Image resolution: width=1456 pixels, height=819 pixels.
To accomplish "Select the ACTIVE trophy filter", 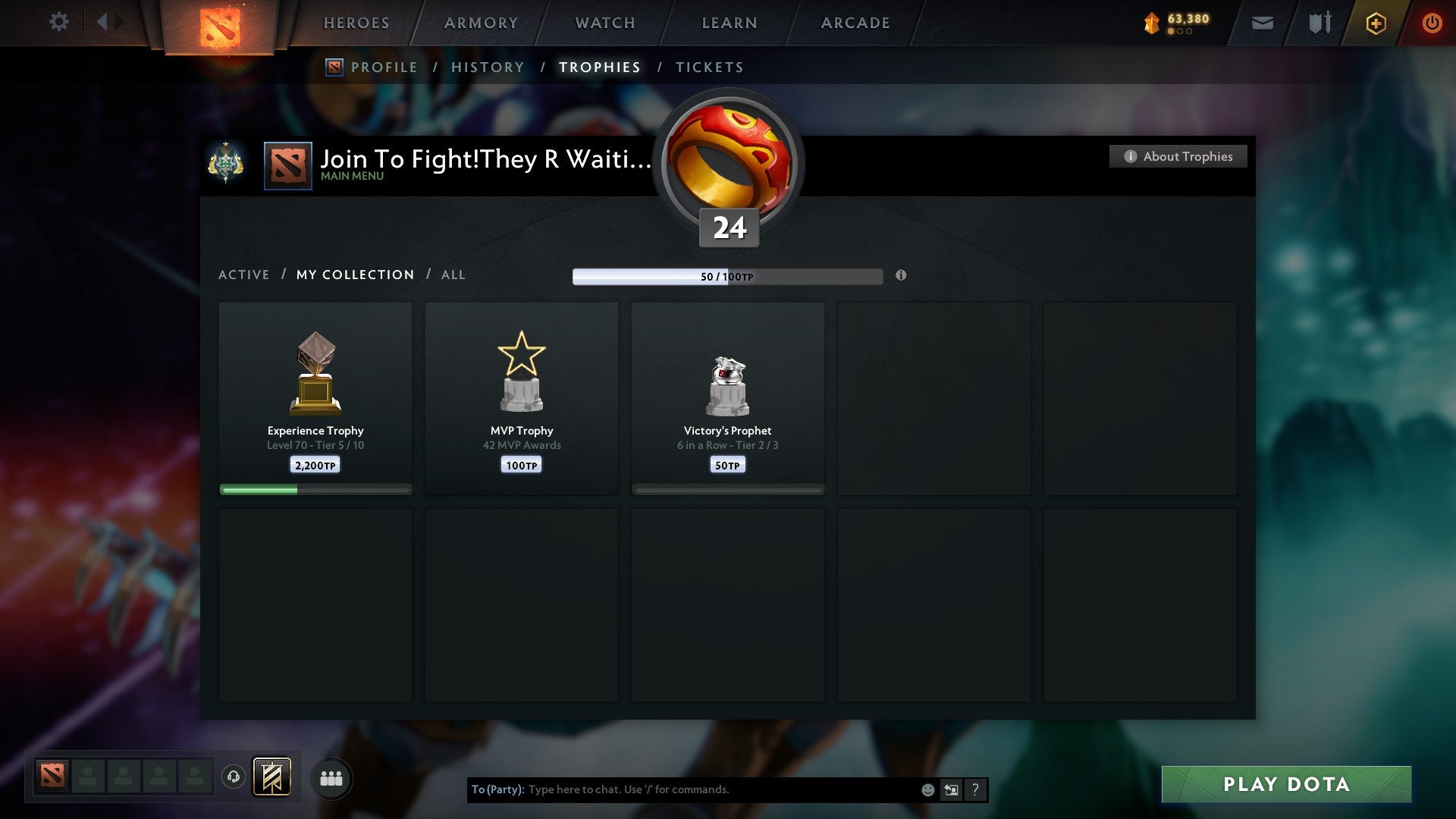I will [x=244, y=275].
